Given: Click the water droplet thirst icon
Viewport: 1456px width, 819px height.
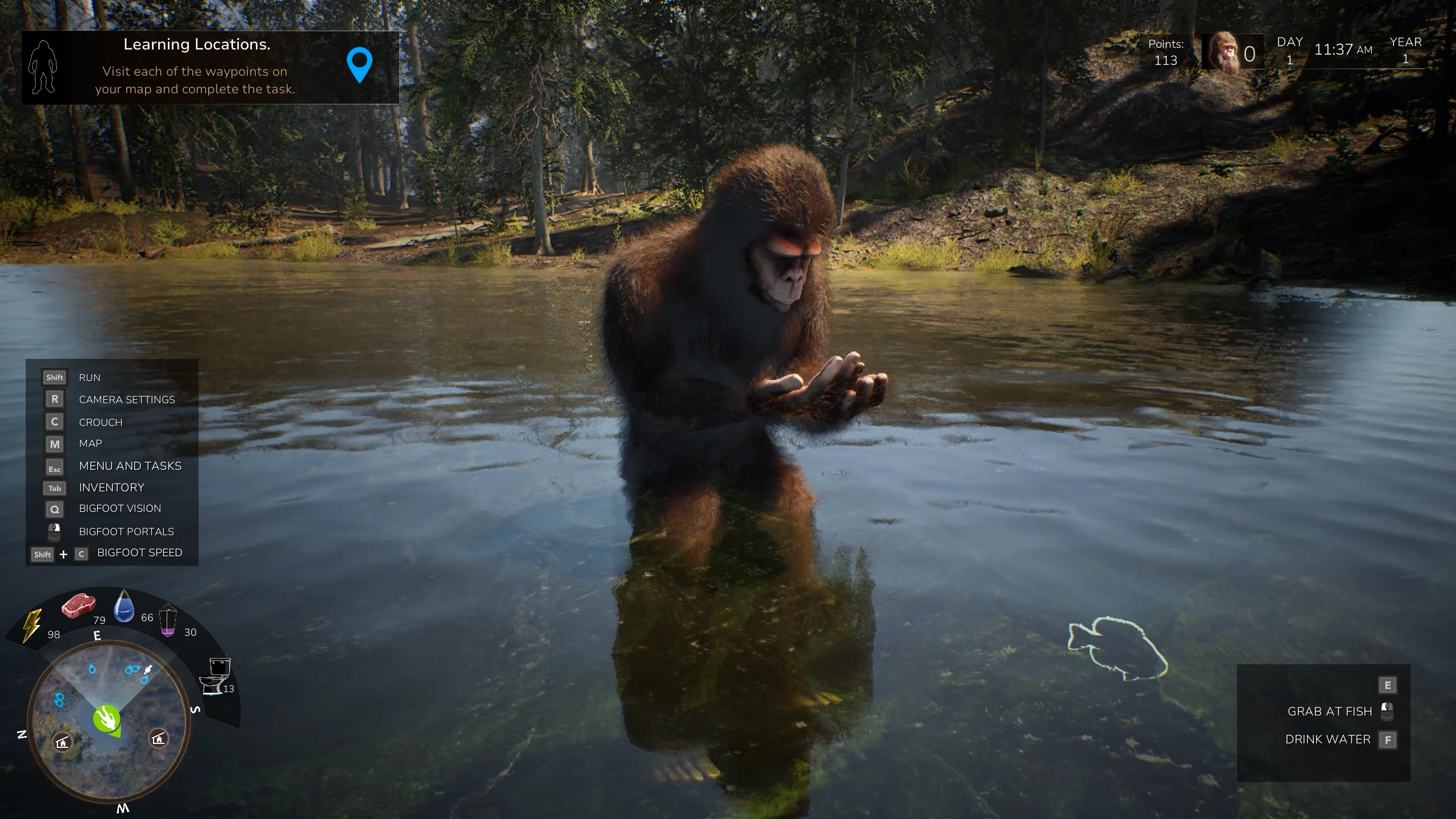Looking at the screenshot, I should tap(125, 607).
